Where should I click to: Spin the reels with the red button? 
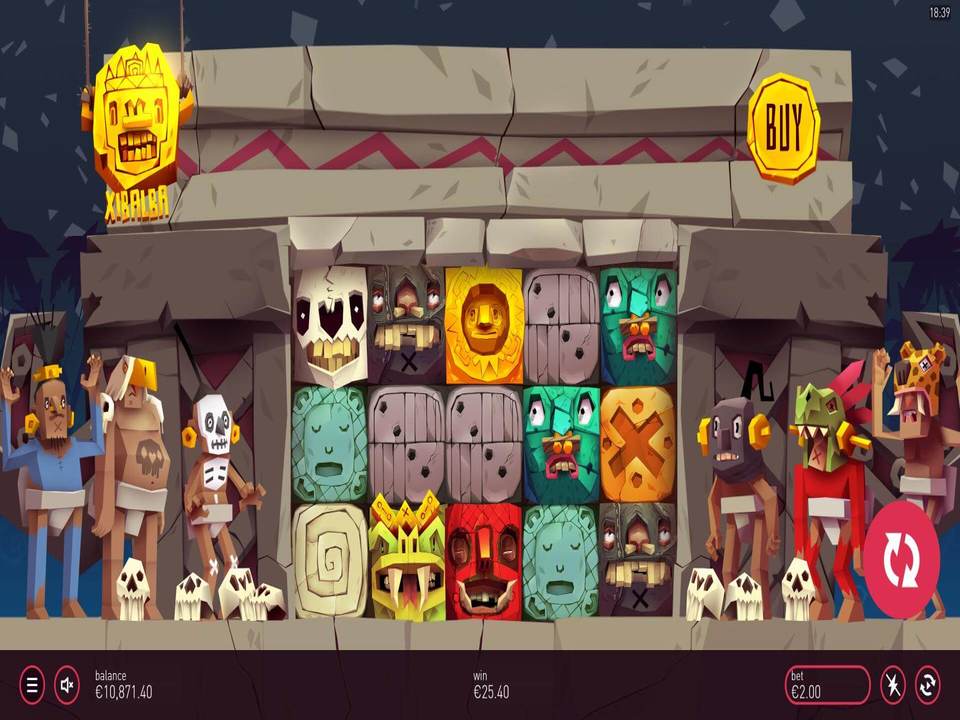(x=901, y=559)
